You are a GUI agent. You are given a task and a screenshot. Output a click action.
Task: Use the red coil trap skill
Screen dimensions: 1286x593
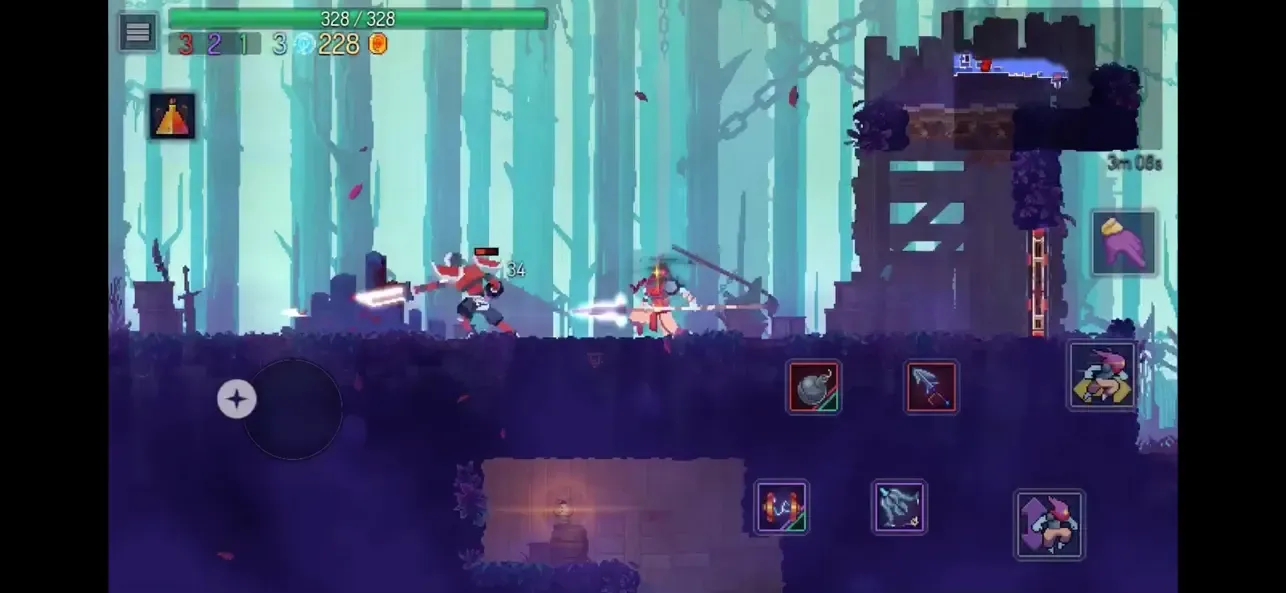[781, 507]
